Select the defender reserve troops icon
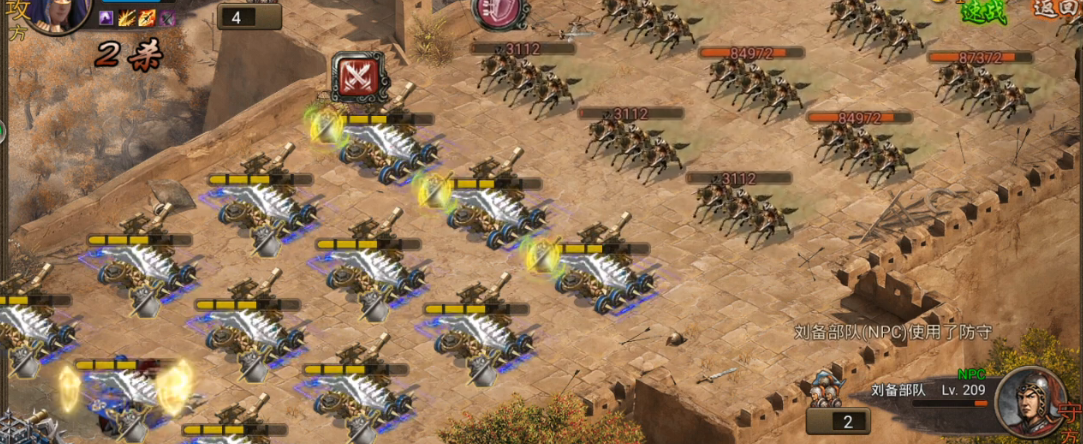The height and width of the screenshot is (444, 1083). pyautogui.click(x=822, y=389)
